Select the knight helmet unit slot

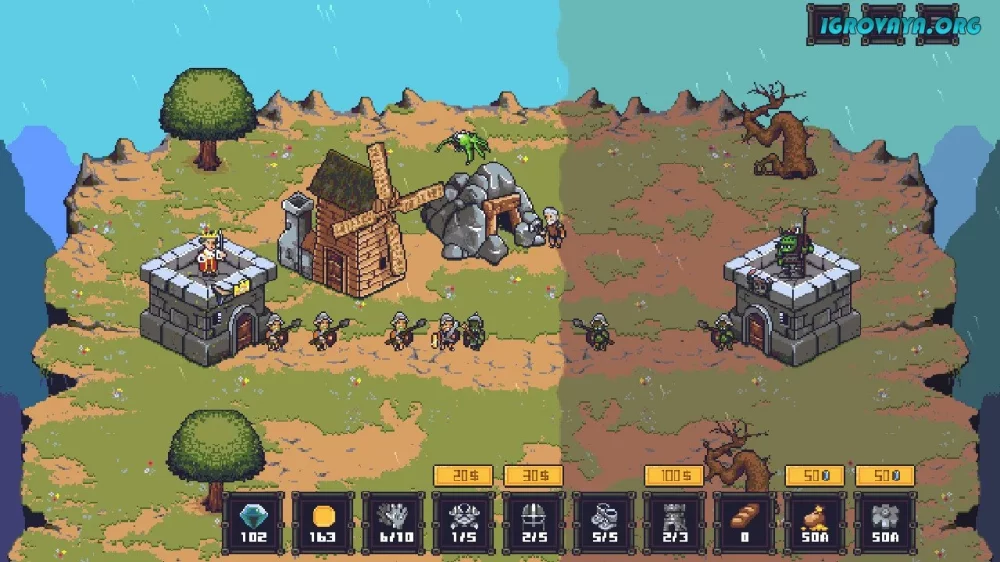[x=533, y=522]
